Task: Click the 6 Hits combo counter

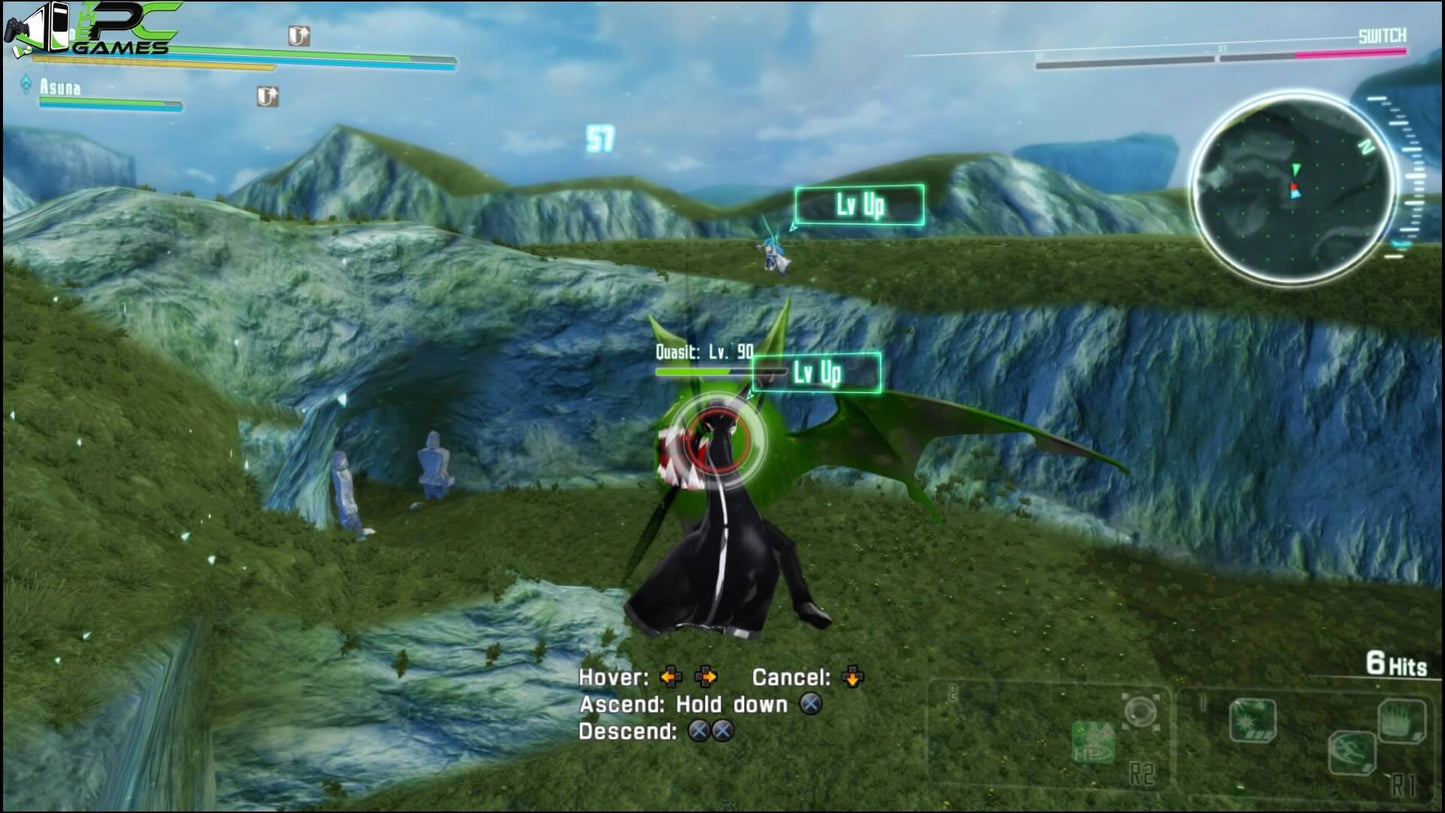Action: tap(1398, 664)
